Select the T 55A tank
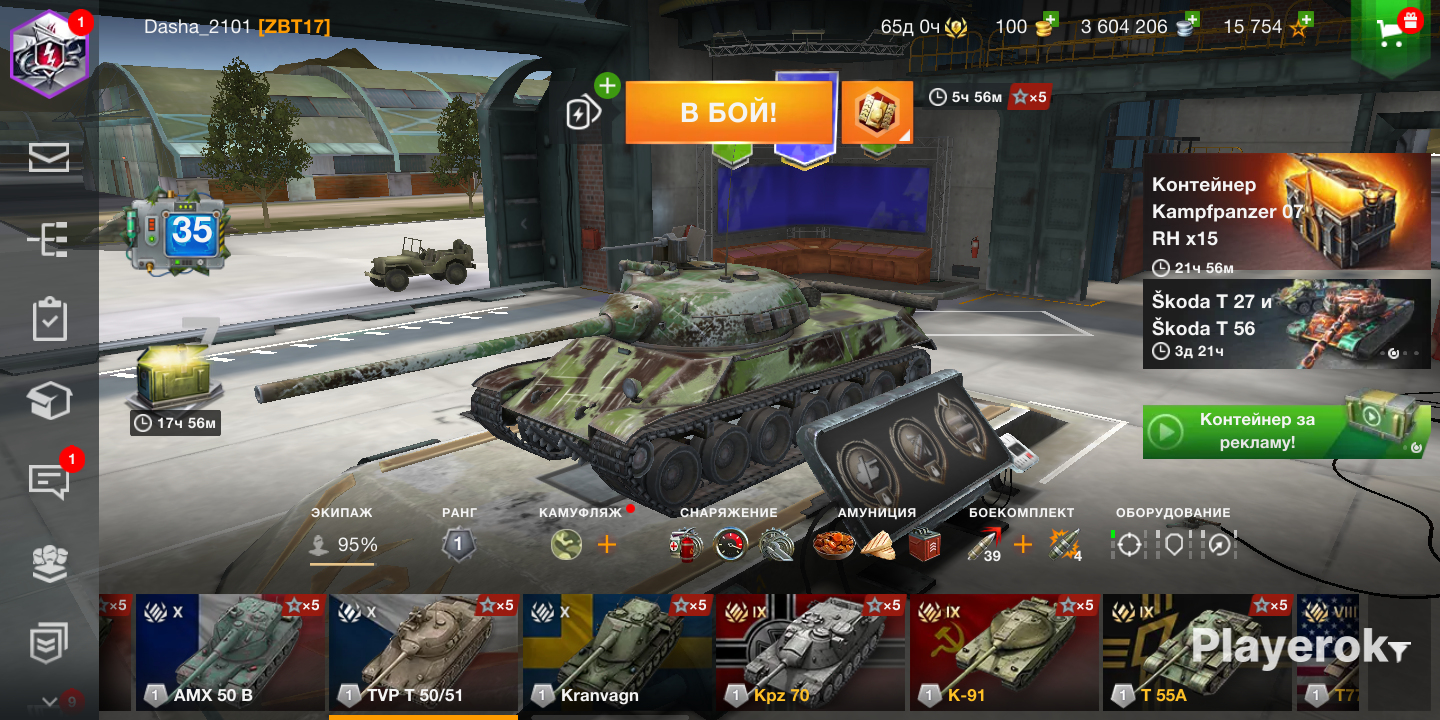 point(1197,650)
